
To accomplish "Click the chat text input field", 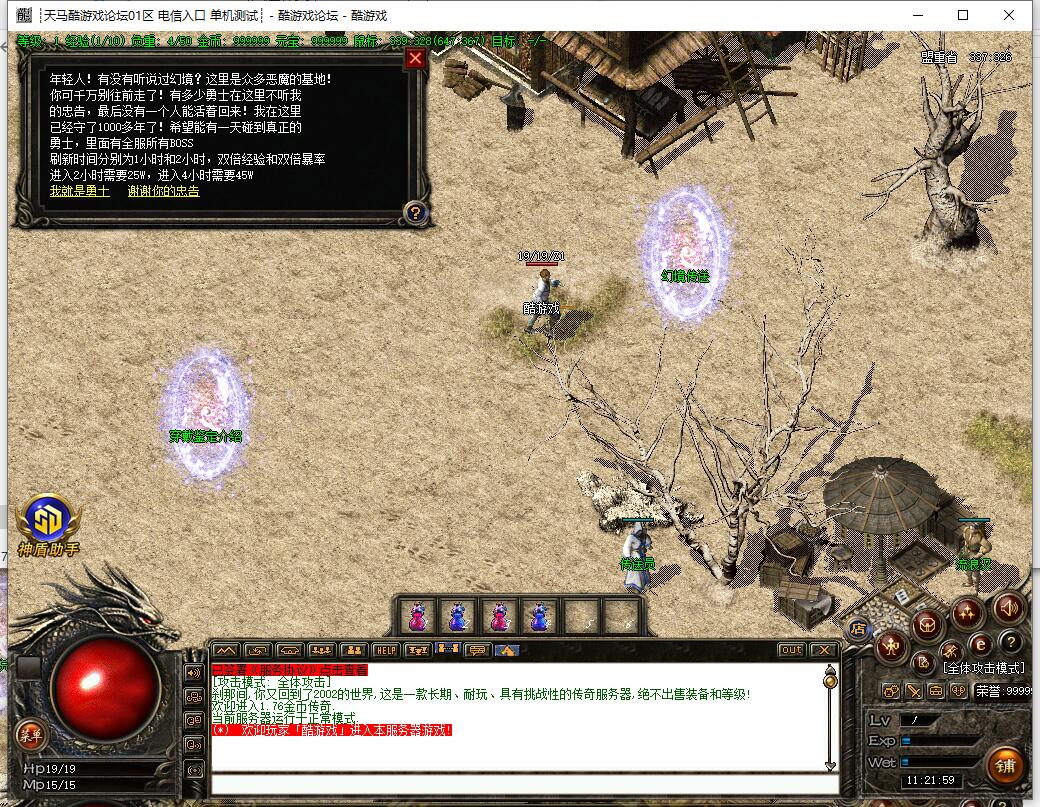I will tap(520, 785).
